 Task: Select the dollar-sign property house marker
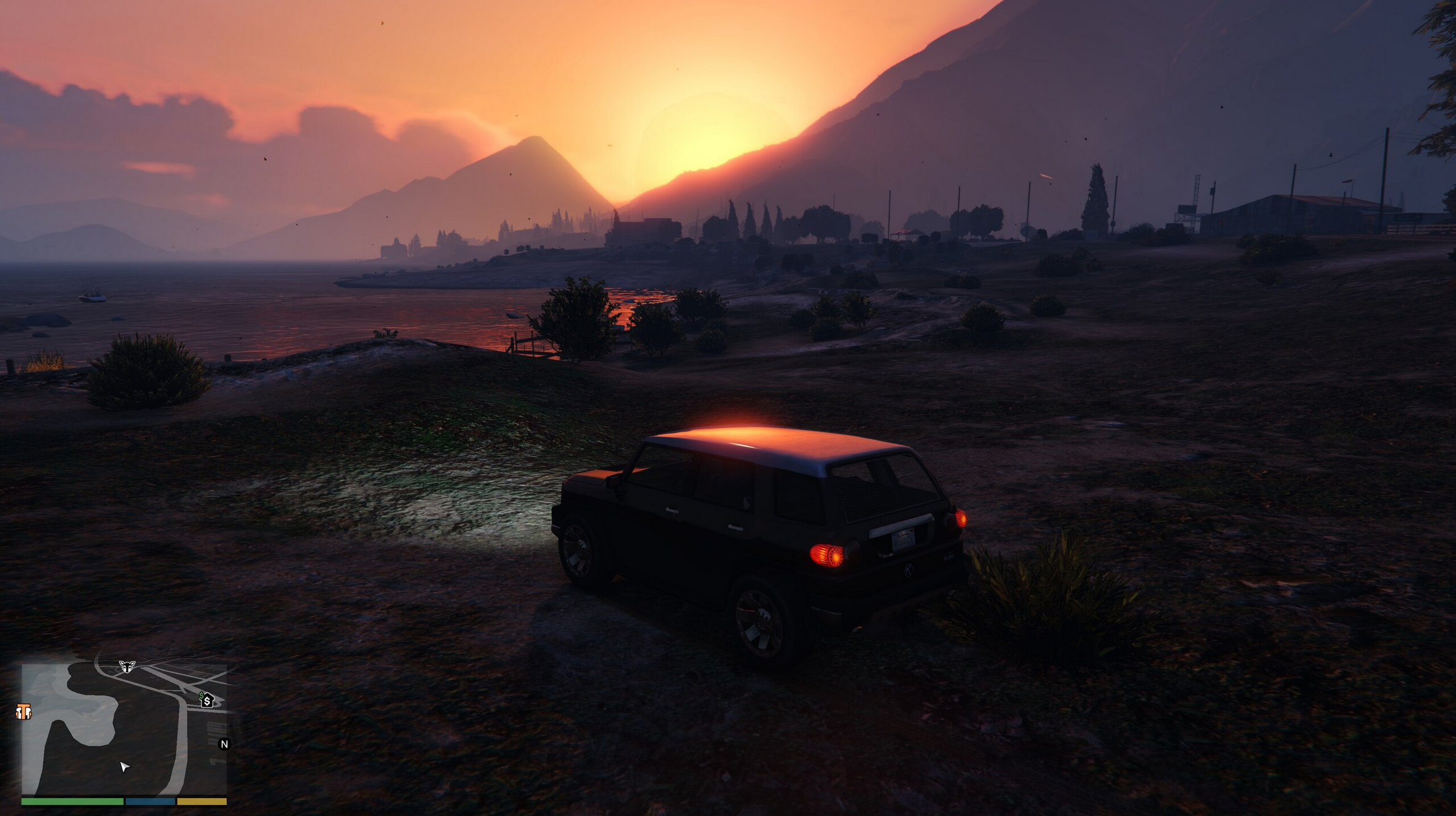207,700
